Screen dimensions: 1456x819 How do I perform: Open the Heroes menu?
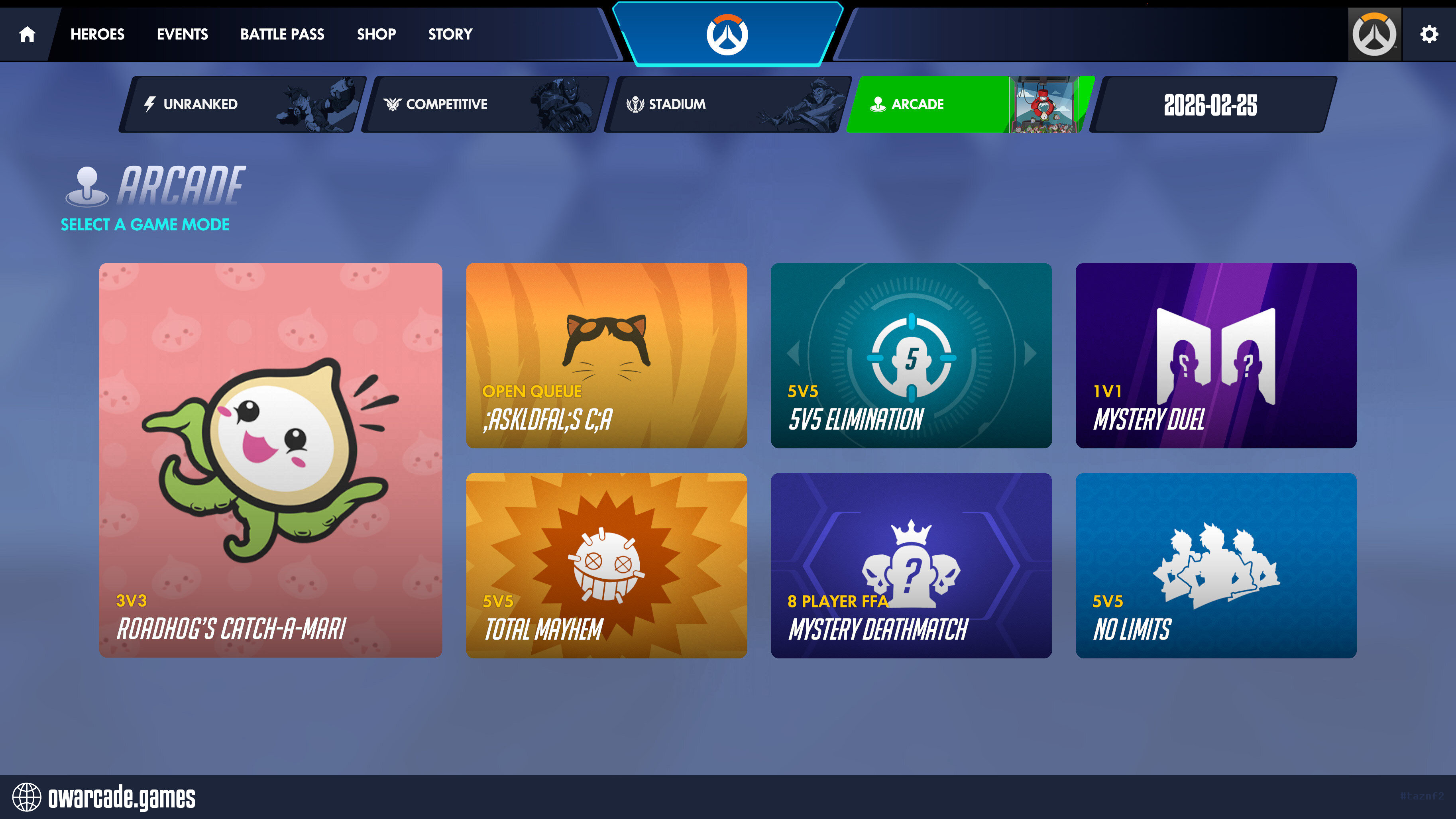(x=97, y=35)
